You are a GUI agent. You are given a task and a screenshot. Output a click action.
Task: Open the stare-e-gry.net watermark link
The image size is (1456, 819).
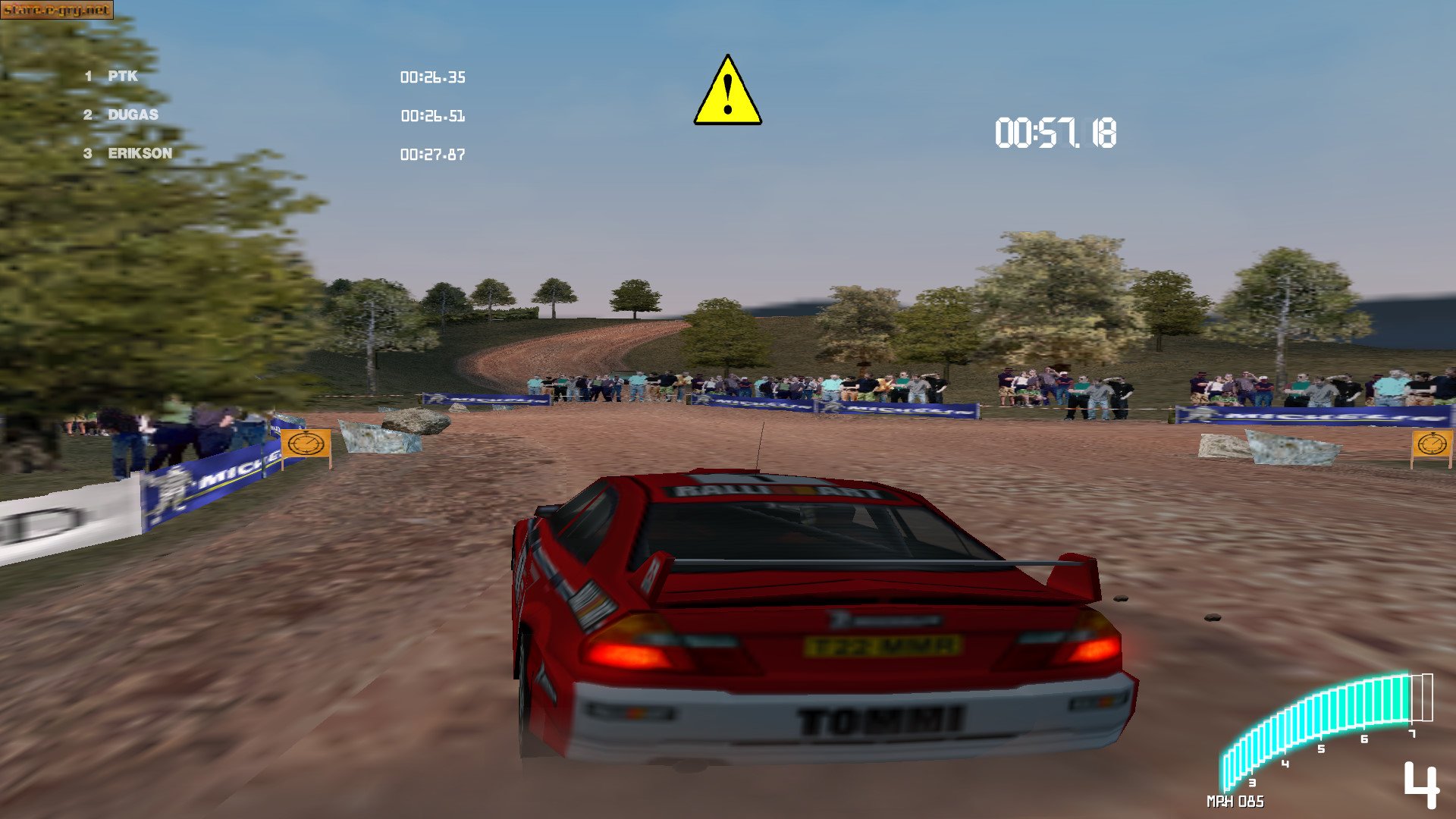(x=57, y=9)
